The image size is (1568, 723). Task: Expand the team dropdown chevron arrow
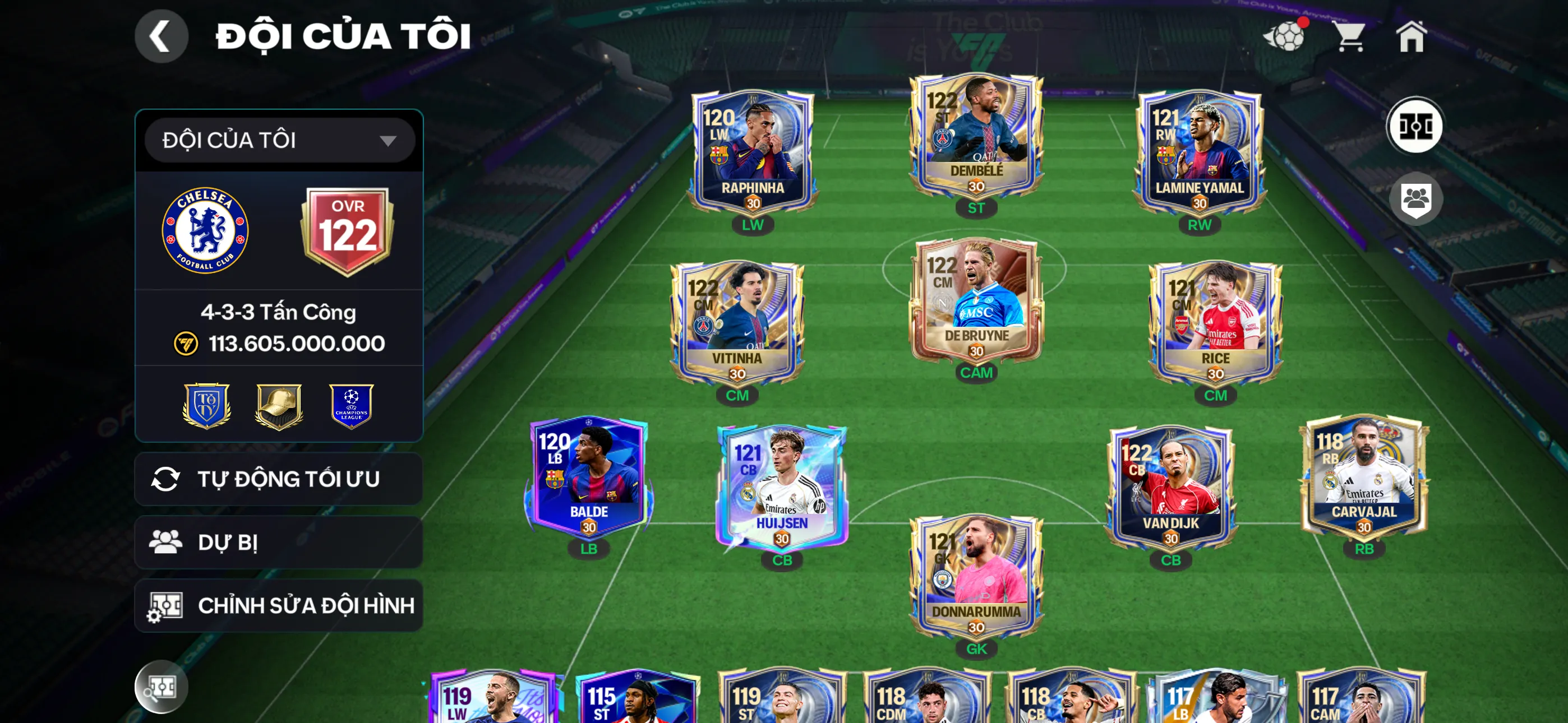tap(390, 140)
